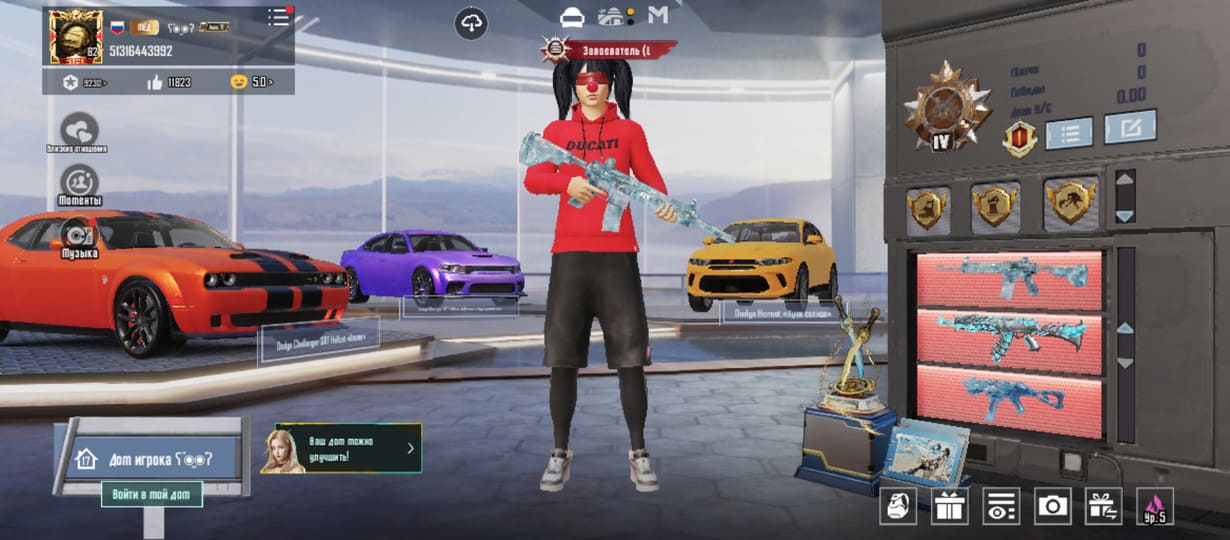Click the camera screenshot icon

pyautogui.click(x=1052, y=506)
